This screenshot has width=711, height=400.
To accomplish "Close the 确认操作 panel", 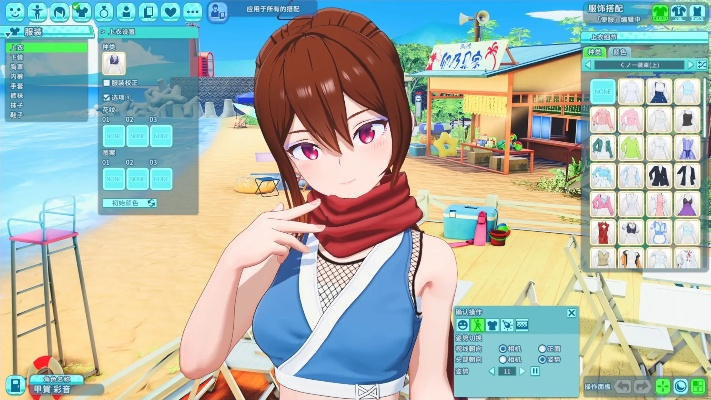I will [x=572, y=313].
